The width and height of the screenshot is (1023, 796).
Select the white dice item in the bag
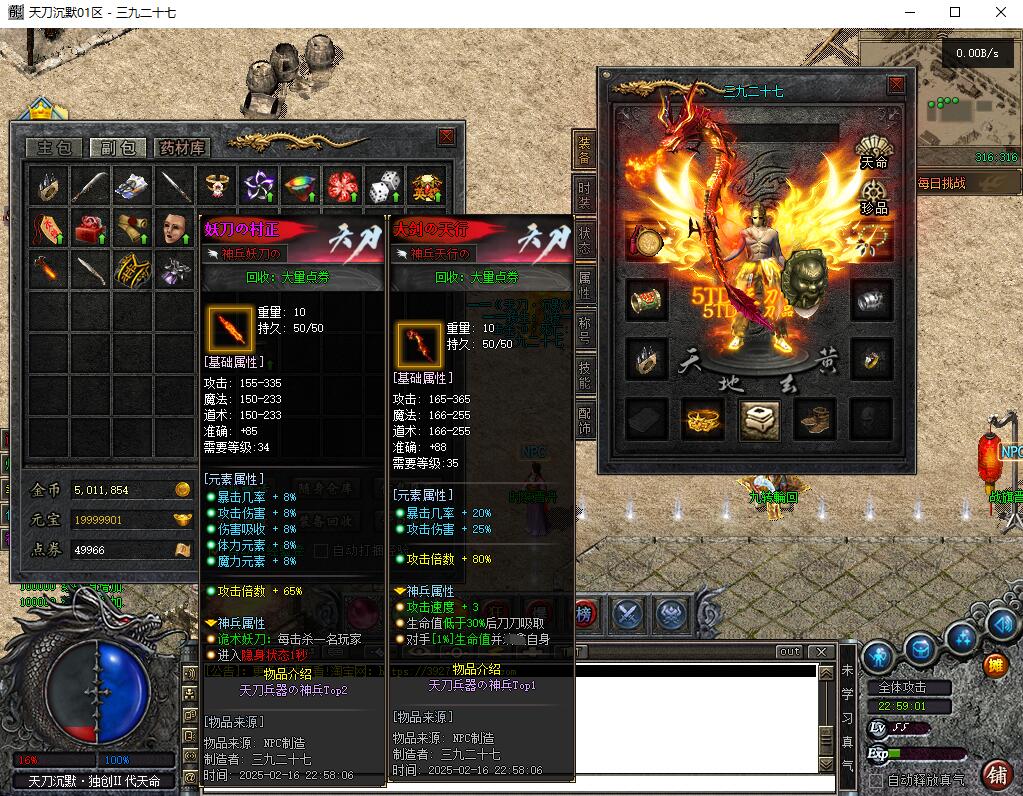coord(385,186)
